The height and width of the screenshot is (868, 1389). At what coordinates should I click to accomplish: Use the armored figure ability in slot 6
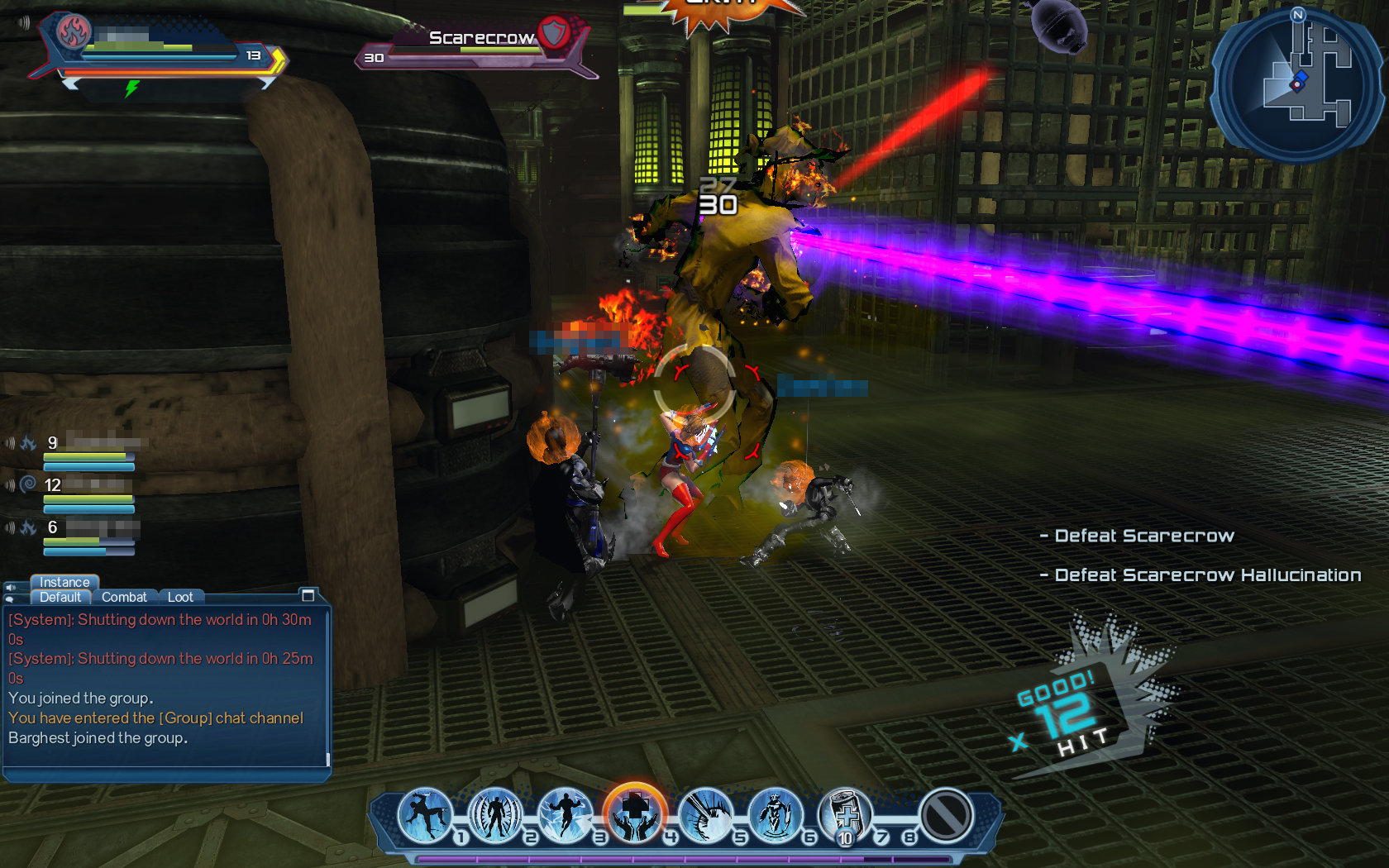(x=775, y=816)
